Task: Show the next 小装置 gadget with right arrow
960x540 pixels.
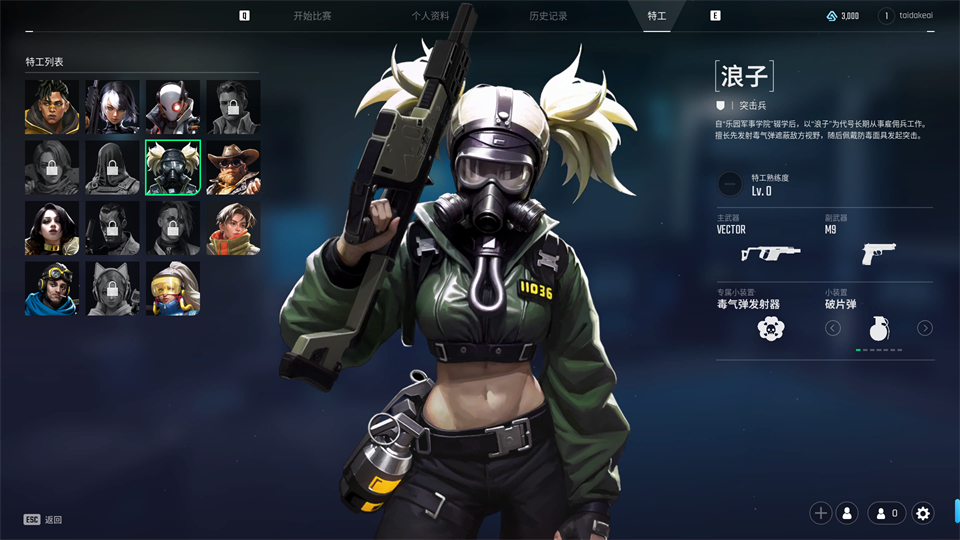Action: tap(925, 328)
